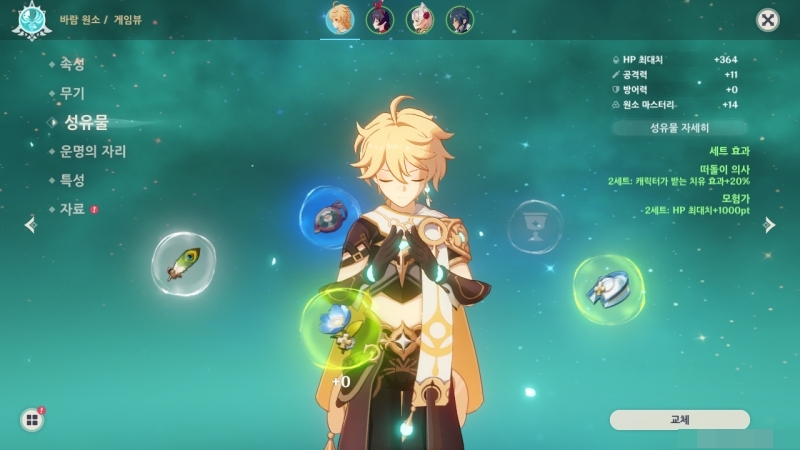
Task: Open the 무기 weapon menu entry
Action: click(71, 93)
